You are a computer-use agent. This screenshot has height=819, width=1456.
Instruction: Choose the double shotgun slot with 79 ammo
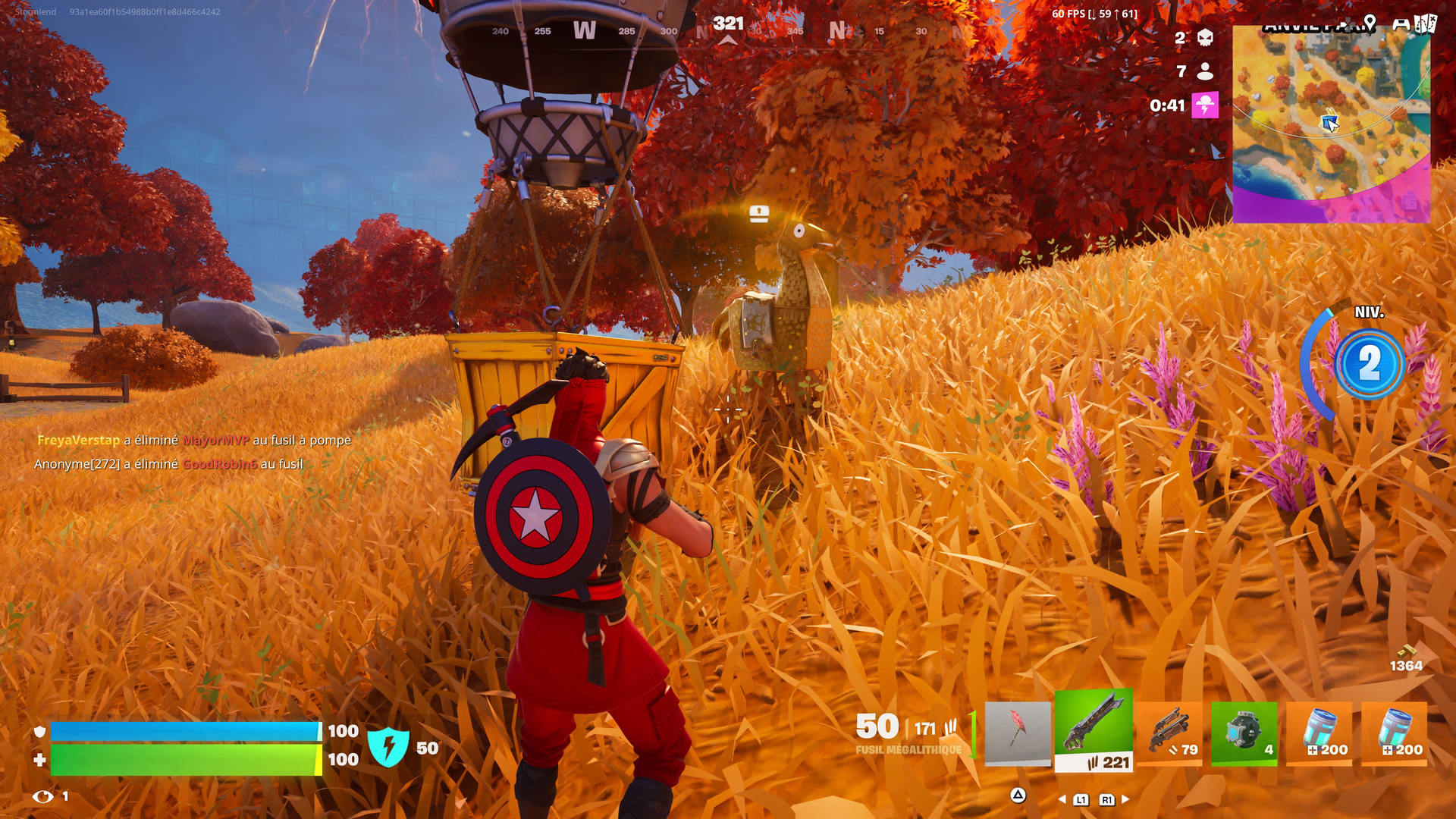1169,733
